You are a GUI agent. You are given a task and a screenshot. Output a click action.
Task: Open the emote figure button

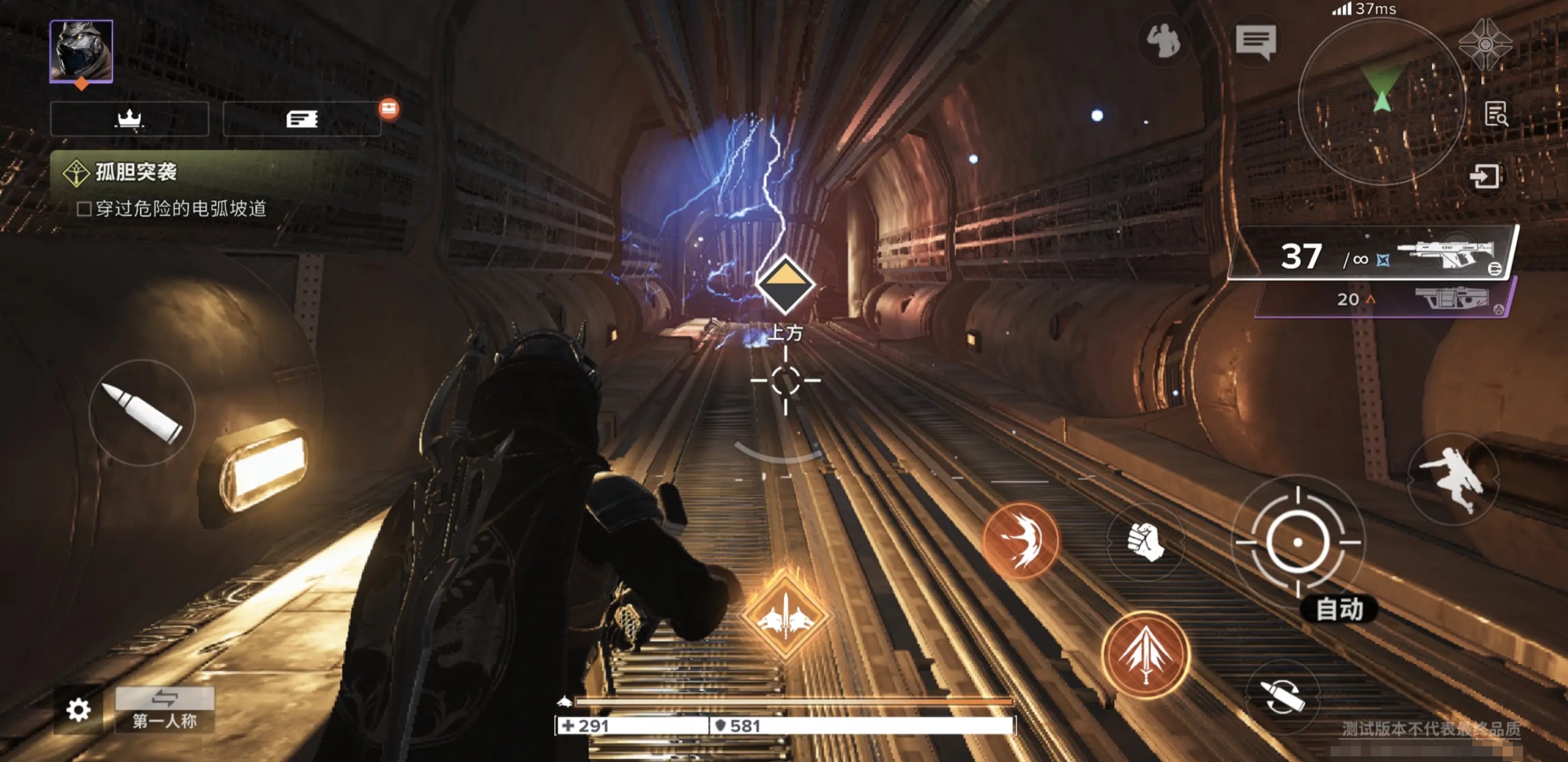click(1163, 41)
